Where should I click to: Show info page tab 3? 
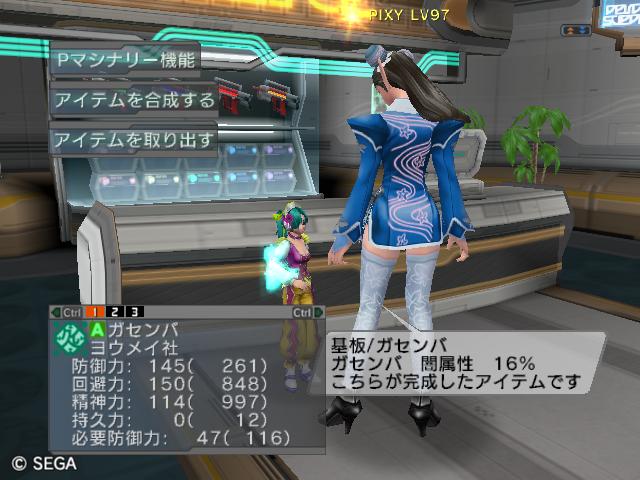[134, 312]
